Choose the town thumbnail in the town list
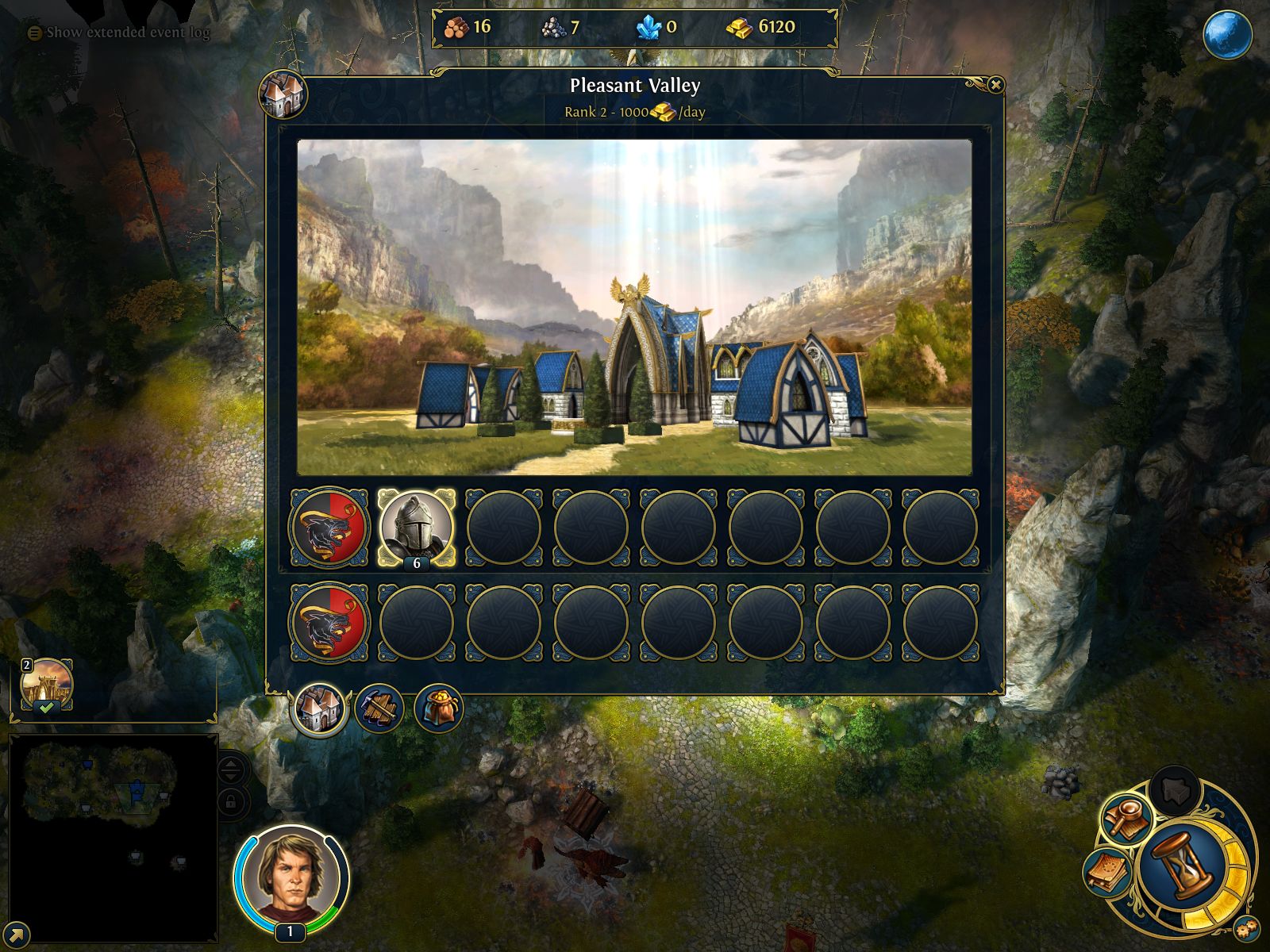Screen dimensions: 1270x952 pos(47,684)
